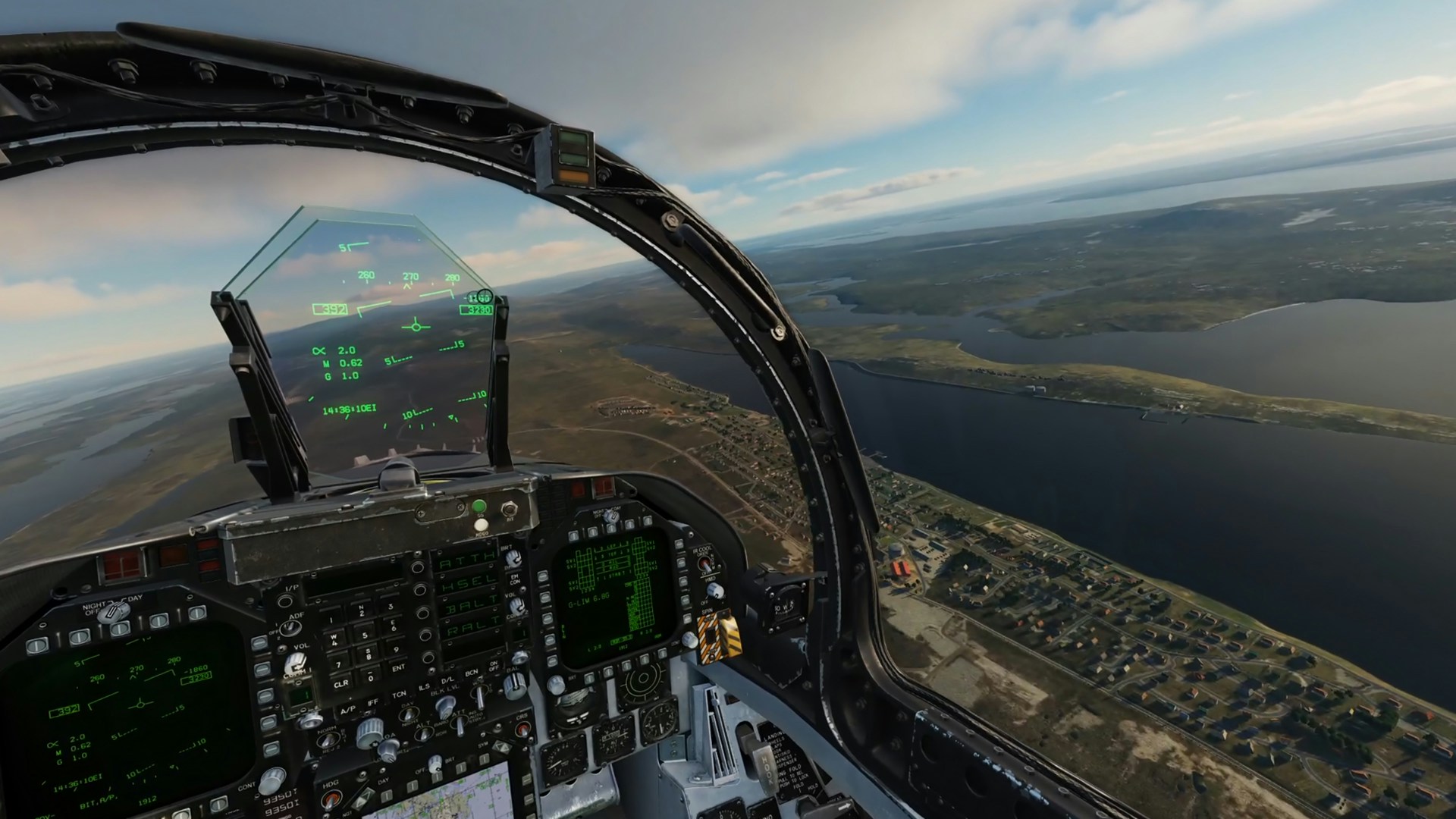Choose the TCN function button
The width and height of the screenshot is (1456, 819).
[399, 695]
